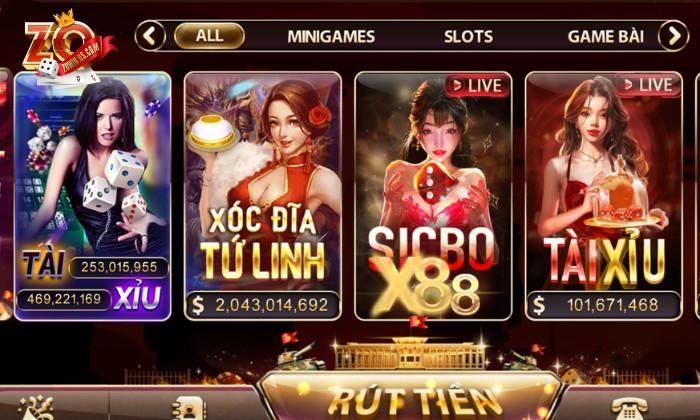Select the SLOTS category tab

click(468, 36)
